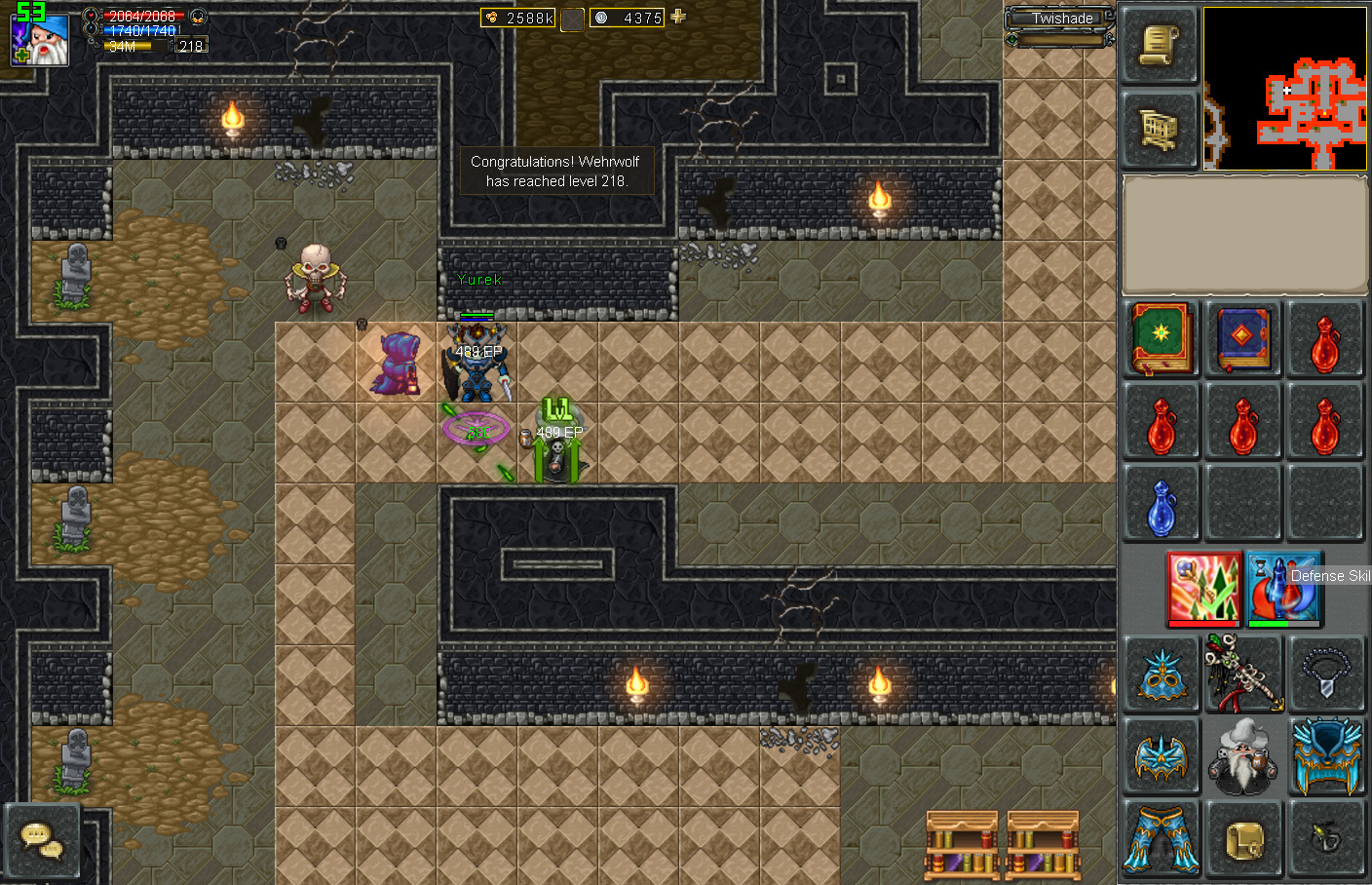Image resolution: width=1372 pixels, height=885 pixels.
Task: Open the shopping cart store
Action: 1160,130
